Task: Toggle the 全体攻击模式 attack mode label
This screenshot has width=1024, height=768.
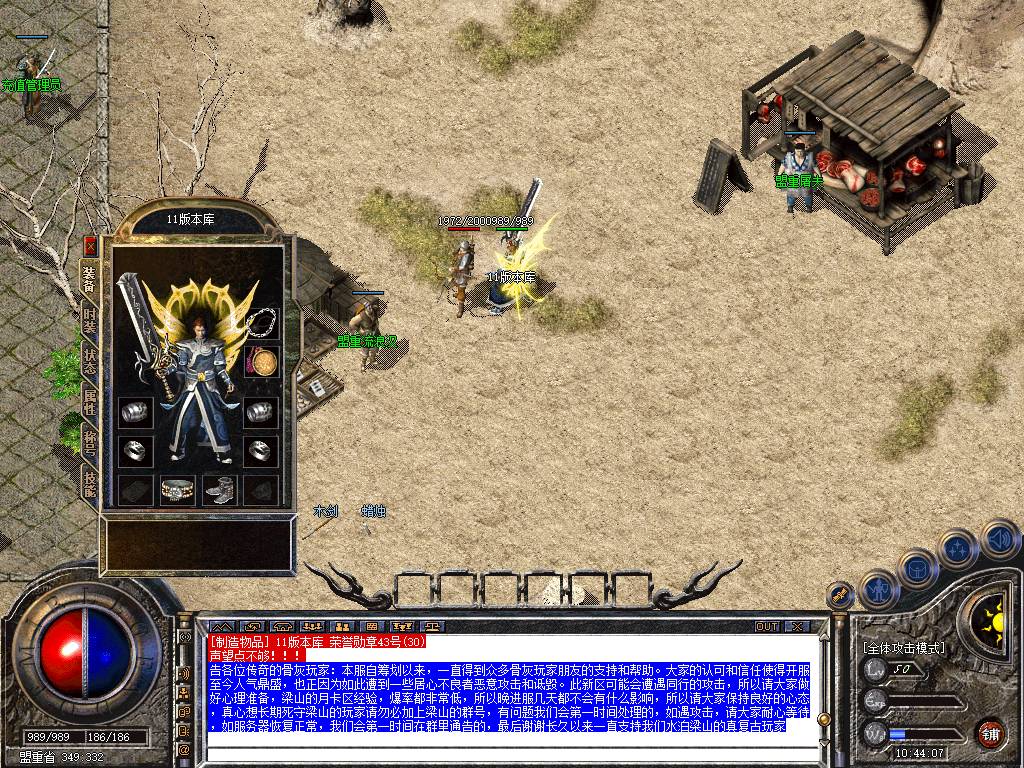Action: click(x=904, y=648)
